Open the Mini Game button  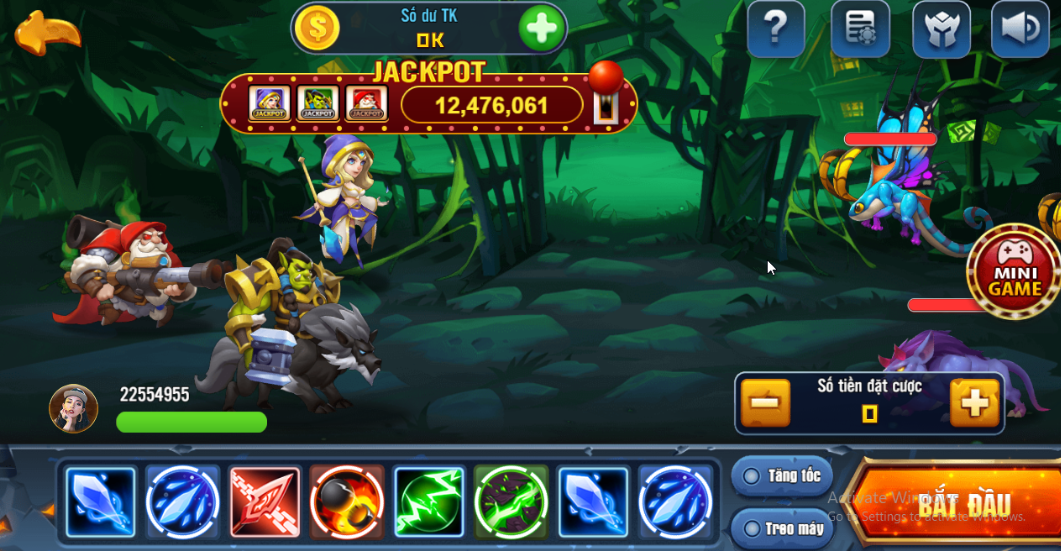click(x=1014, y=272)
